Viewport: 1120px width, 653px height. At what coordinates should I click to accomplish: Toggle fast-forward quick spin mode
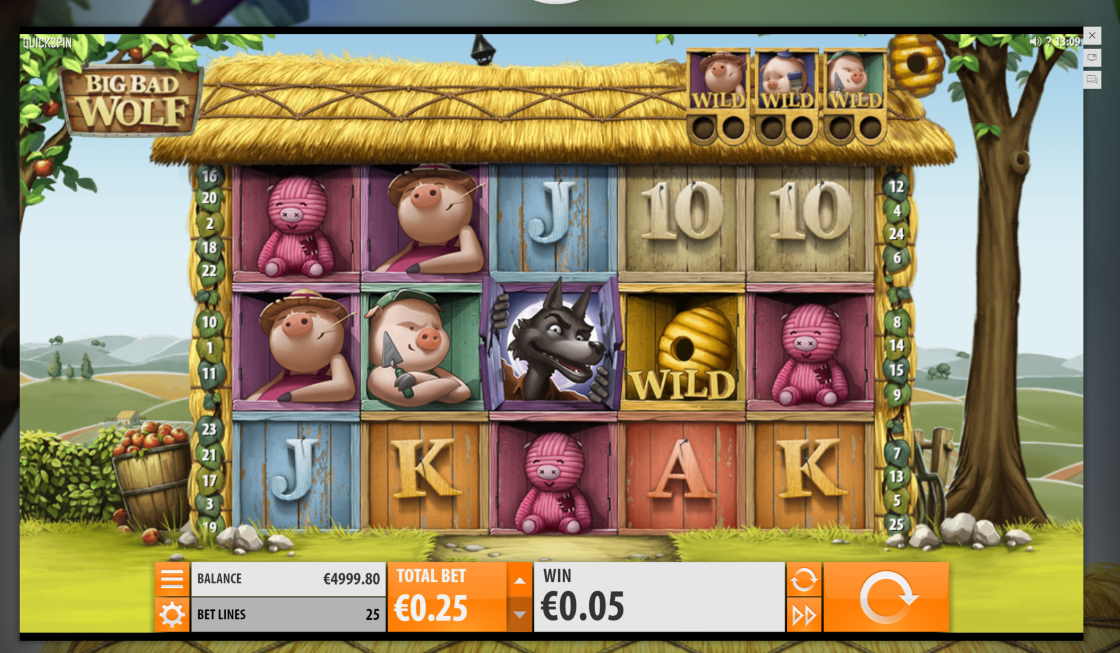click(x=804, y=615)
